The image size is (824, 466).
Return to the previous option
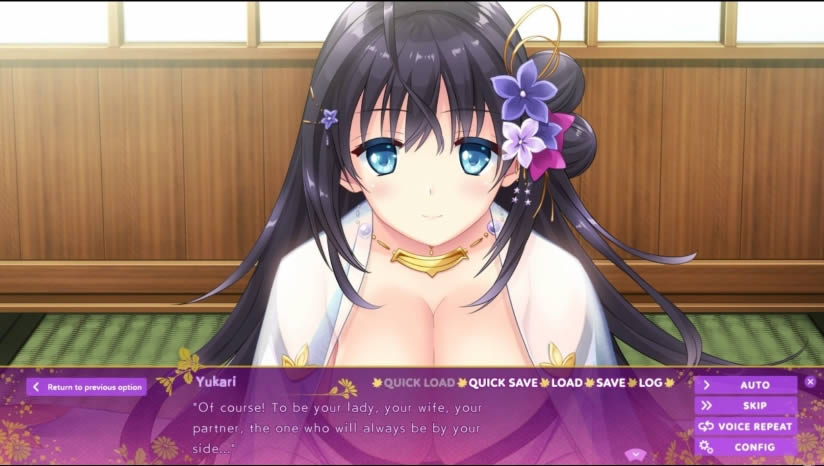[x=87, y=387]
